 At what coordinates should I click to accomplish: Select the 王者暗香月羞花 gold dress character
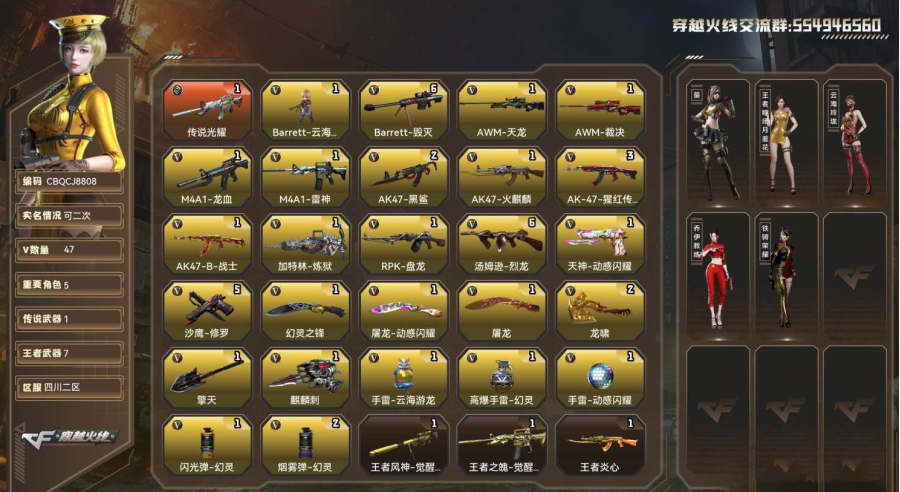(x=785, y=140)
